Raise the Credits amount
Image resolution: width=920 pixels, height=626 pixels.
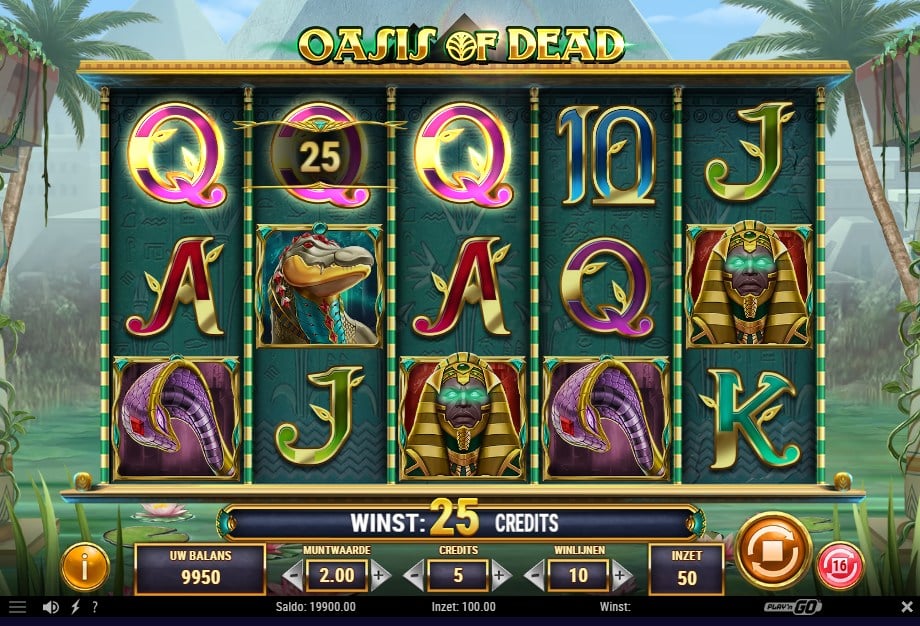pos(501,575)
